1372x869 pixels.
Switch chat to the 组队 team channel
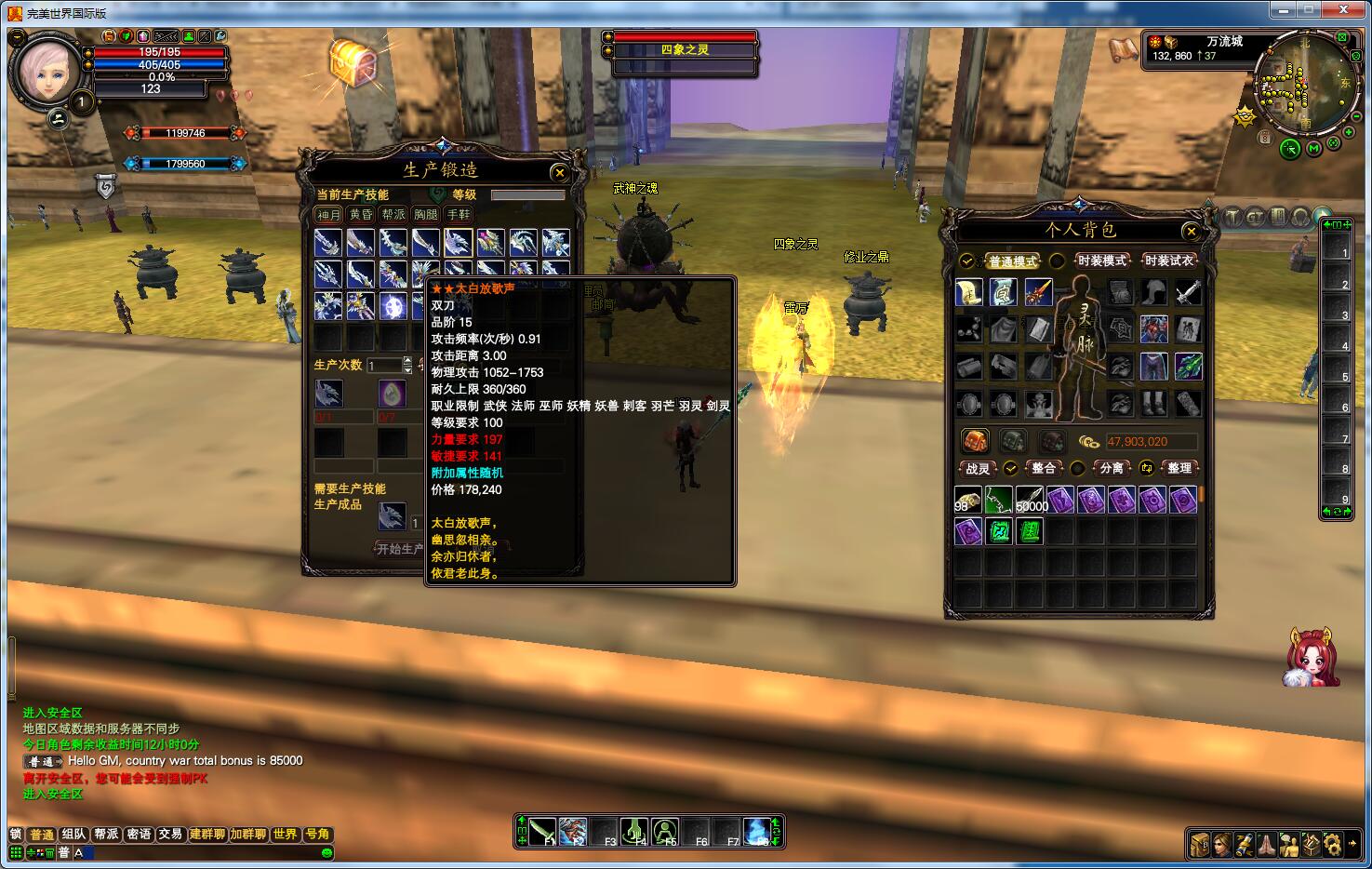pyautogui.click(x=73, y=835)
